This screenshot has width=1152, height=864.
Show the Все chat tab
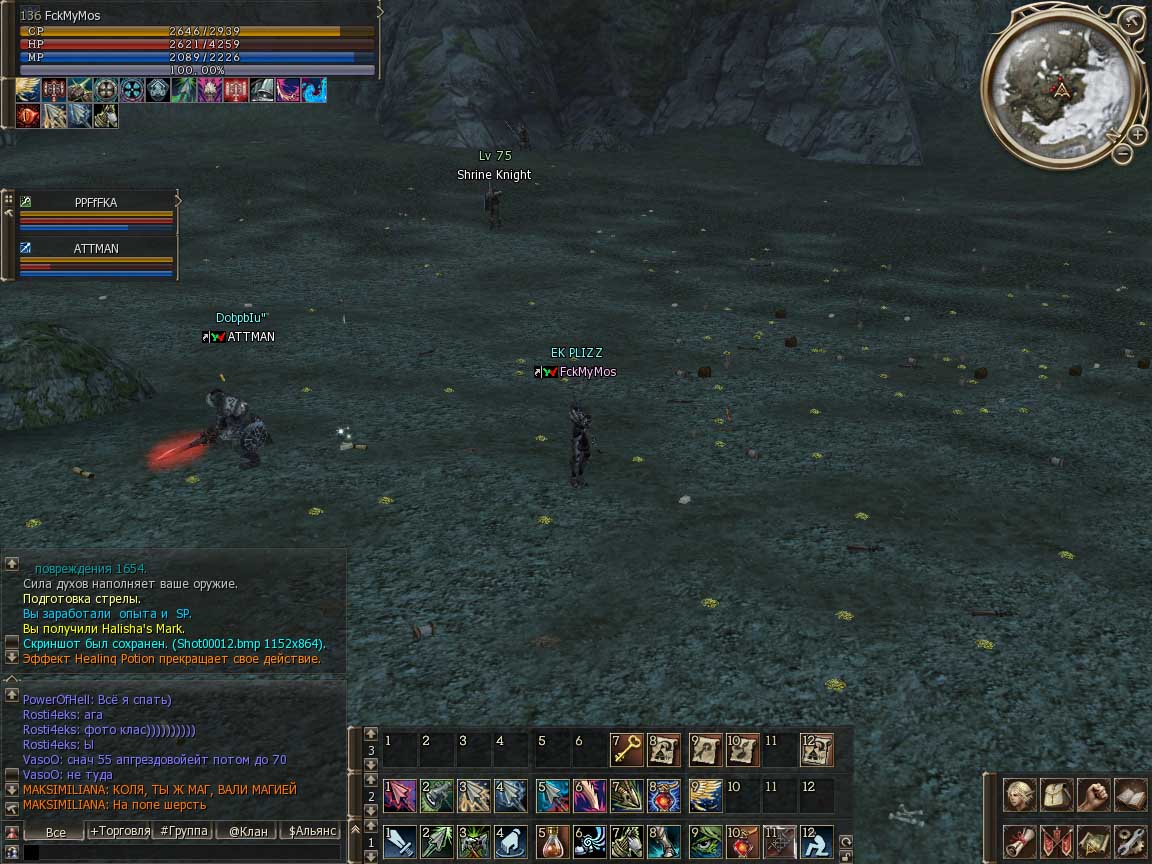pos(56,832)
